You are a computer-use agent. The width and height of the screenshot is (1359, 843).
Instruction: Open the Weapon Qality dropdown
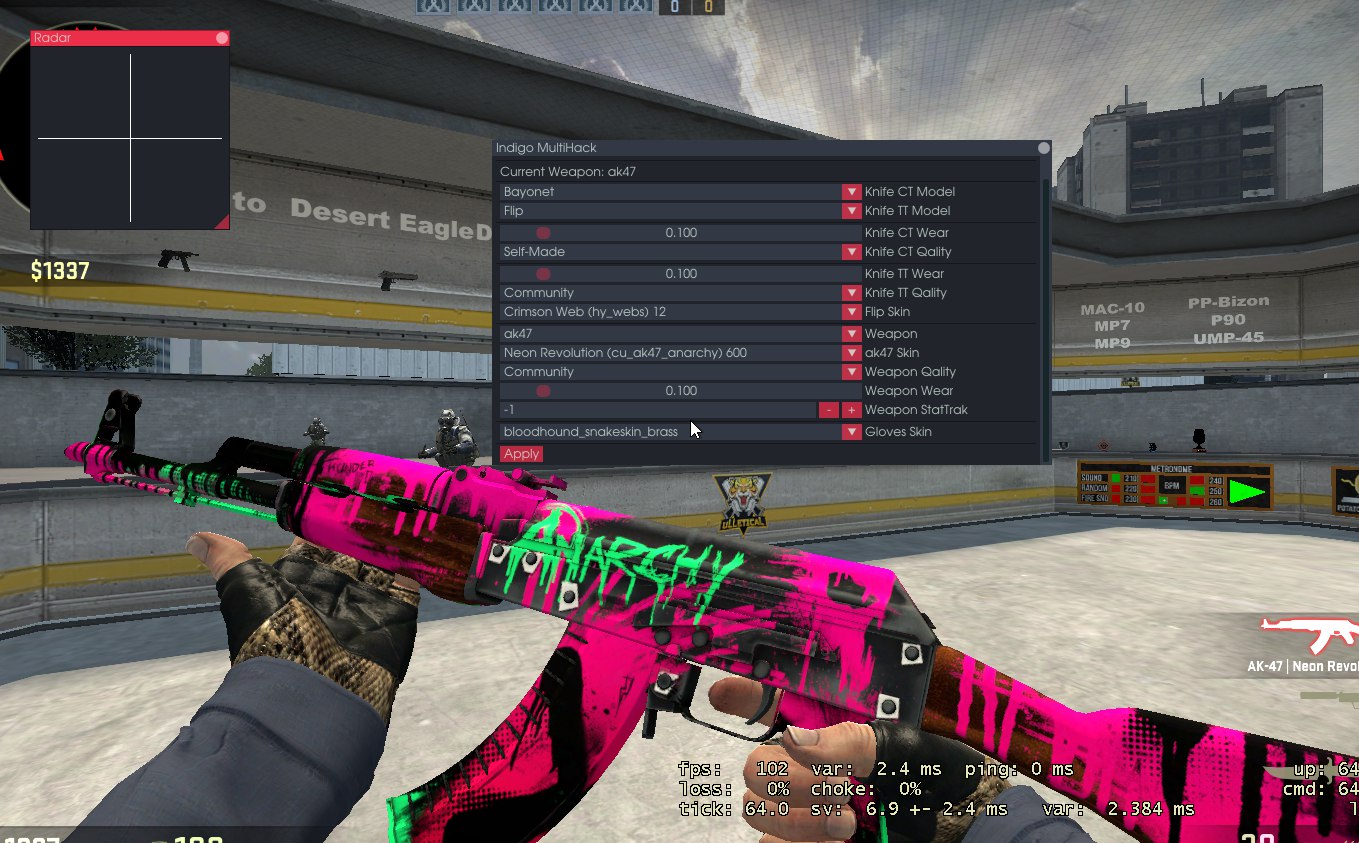pyautogui.click(x=850, y=372)
